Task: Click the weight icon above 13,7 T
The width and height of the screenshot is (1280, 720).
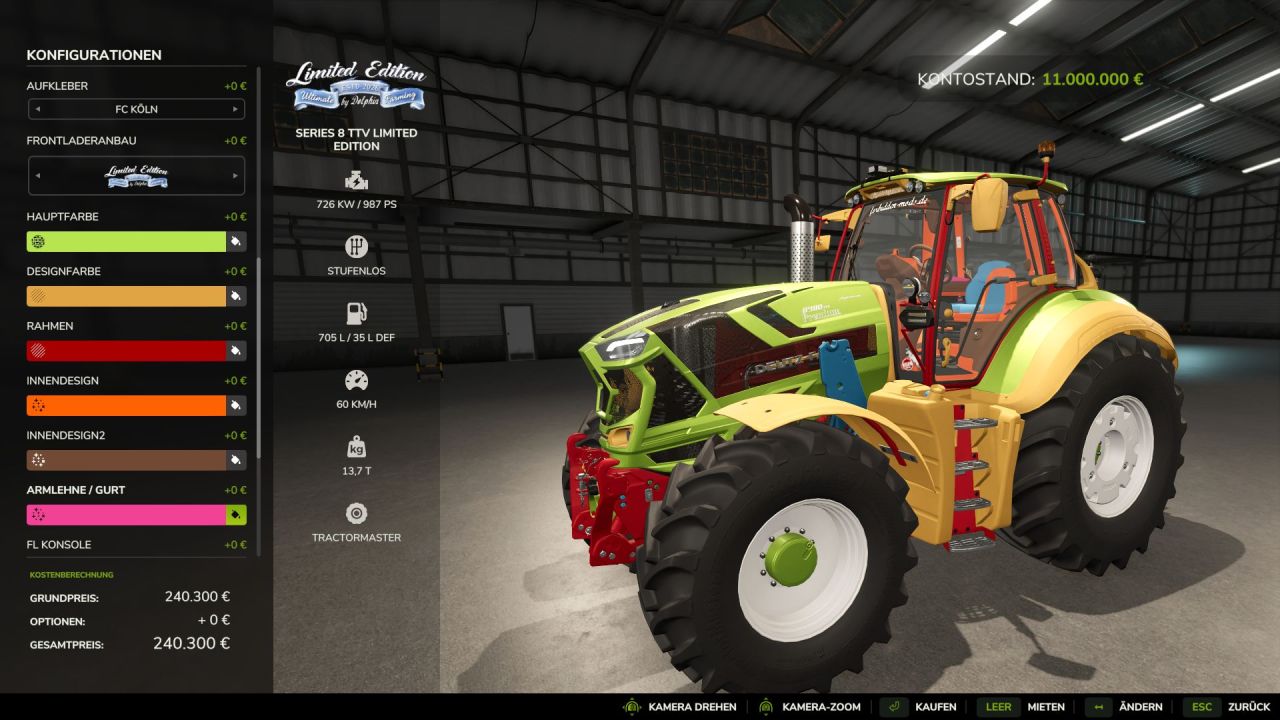Action: [356, 444]
